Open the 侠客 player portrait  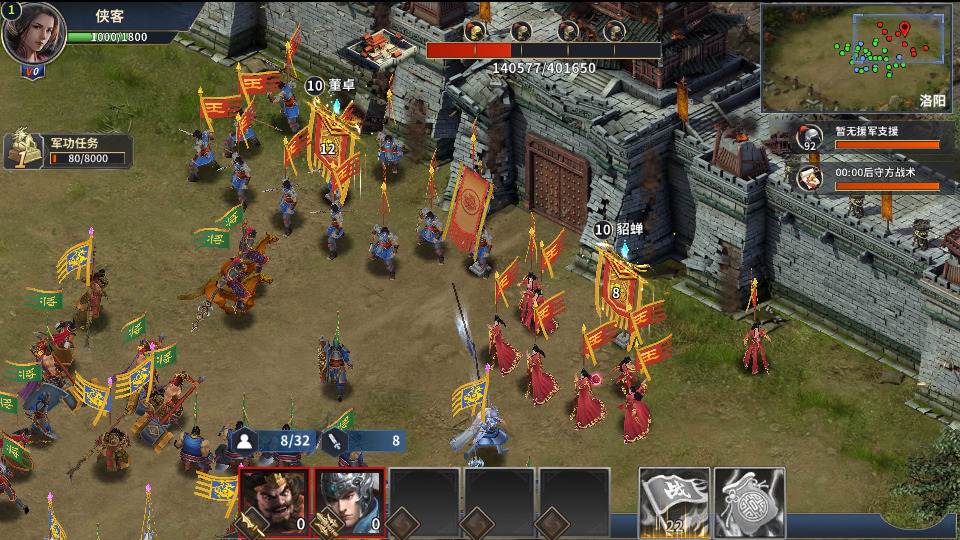tap(34, 32)
